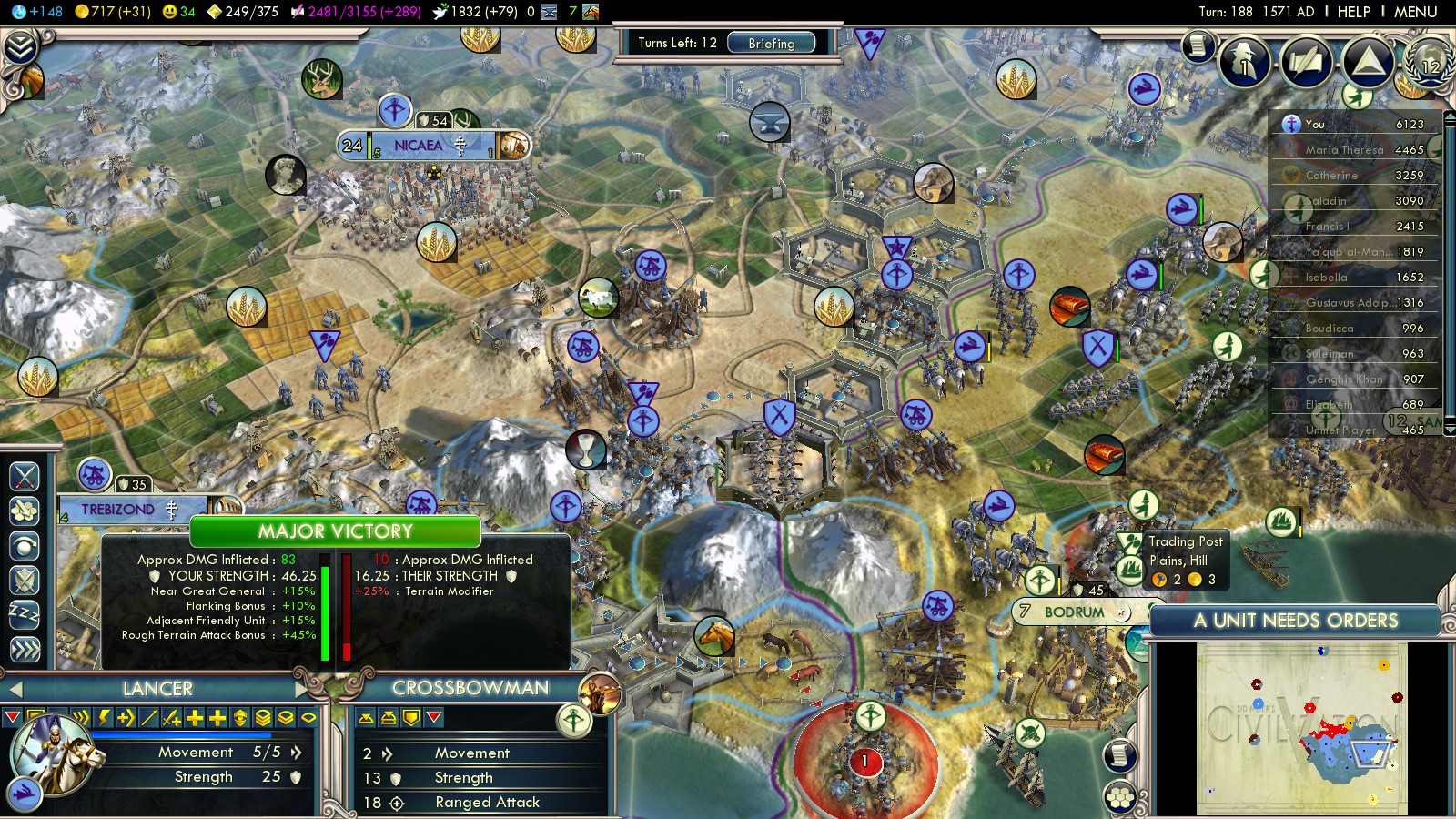
Task: Select the Bodrum city banner
Action: click(1074, 612)
